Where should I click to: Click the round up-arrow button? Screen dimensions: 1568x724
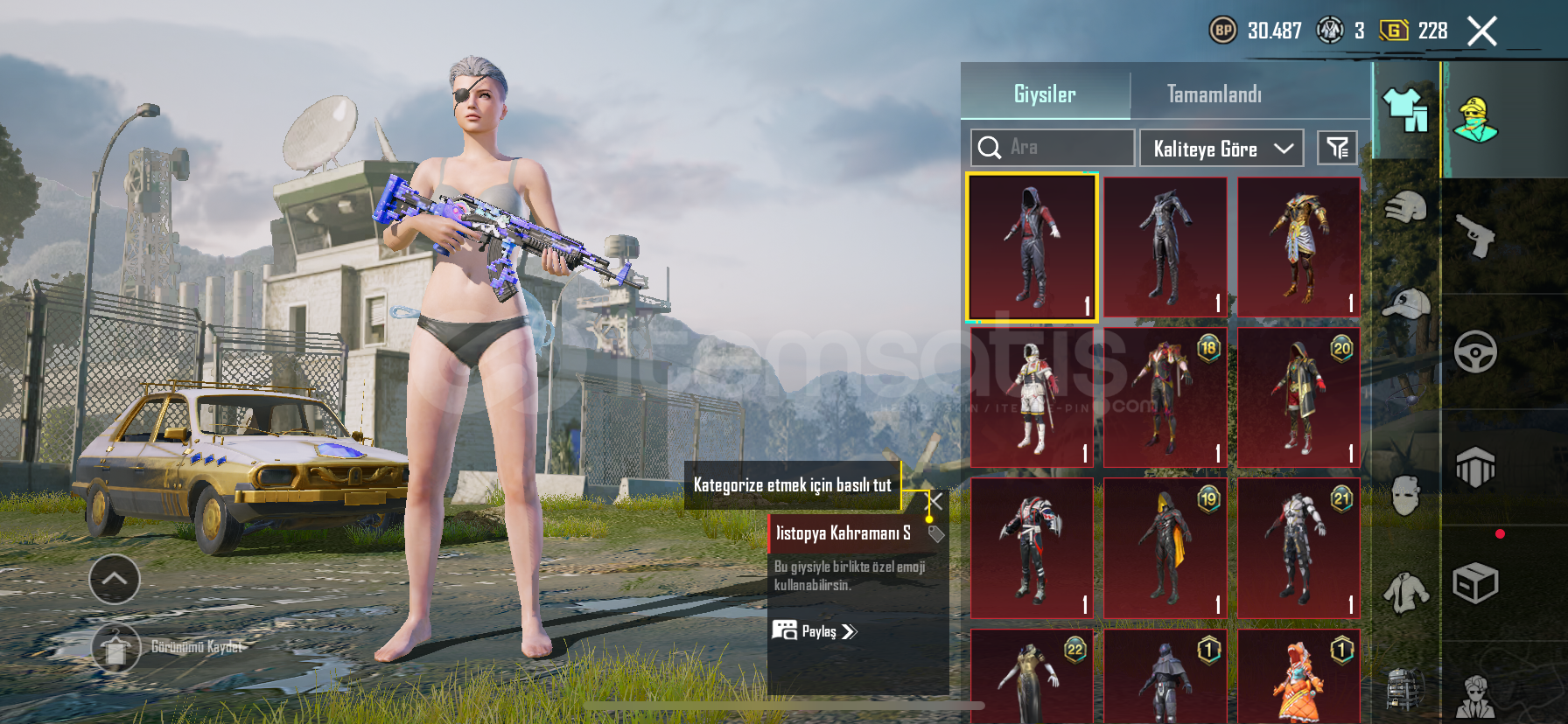click(115, 579)
